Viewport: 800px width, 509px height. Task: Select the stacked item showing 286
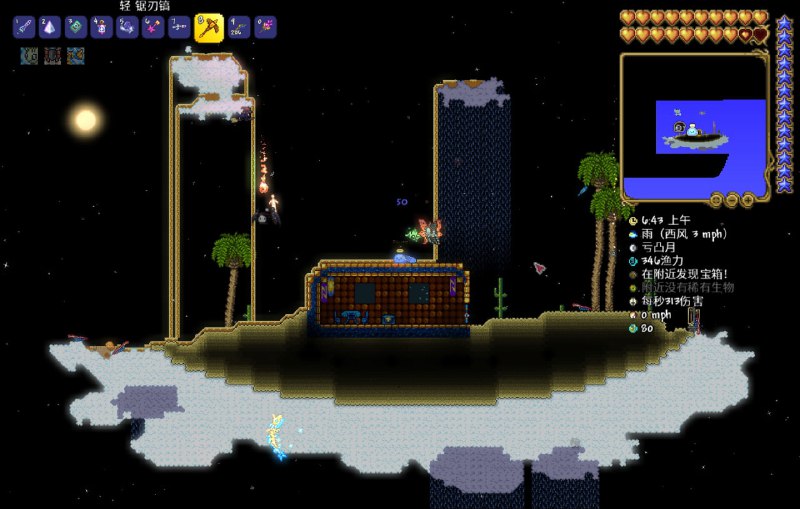(x=239, y=28)
